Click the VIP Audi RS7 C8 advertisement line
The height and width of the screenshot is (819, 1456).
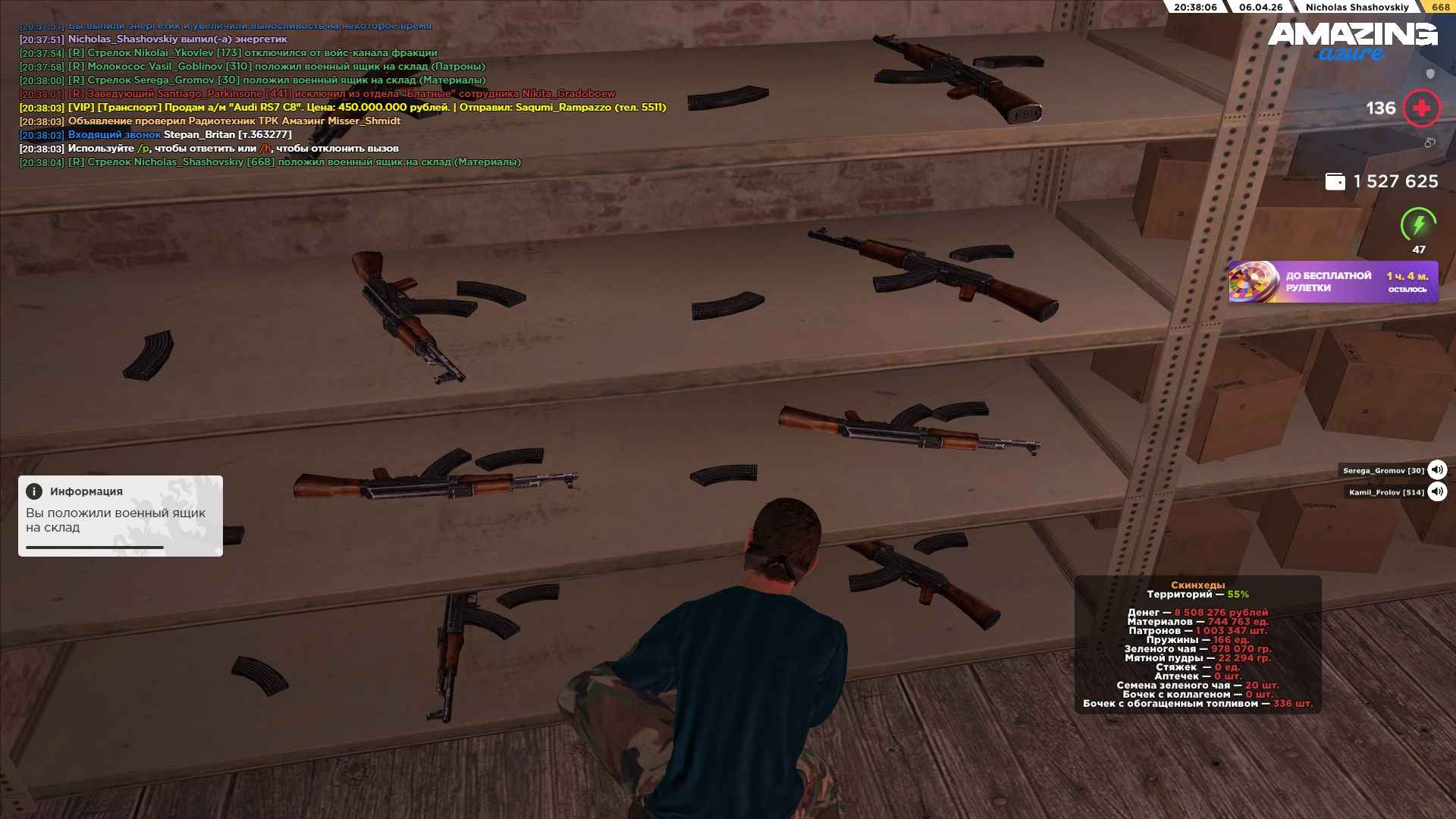[x=343, y=108]
